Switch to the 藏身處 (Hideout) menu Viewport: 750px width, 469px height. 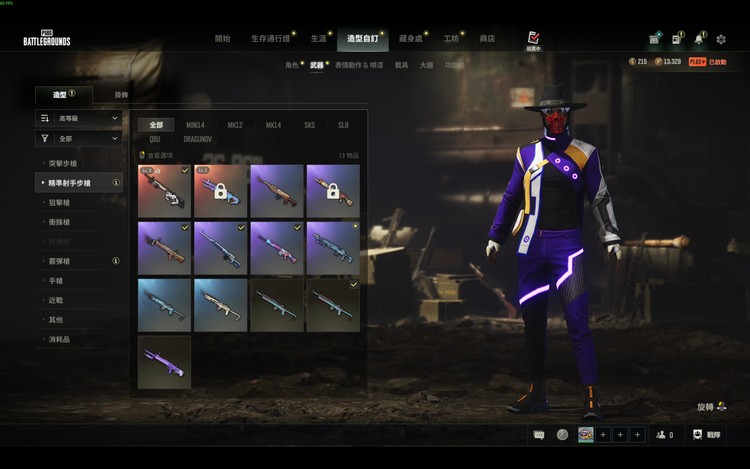click(x=410, y=39)
